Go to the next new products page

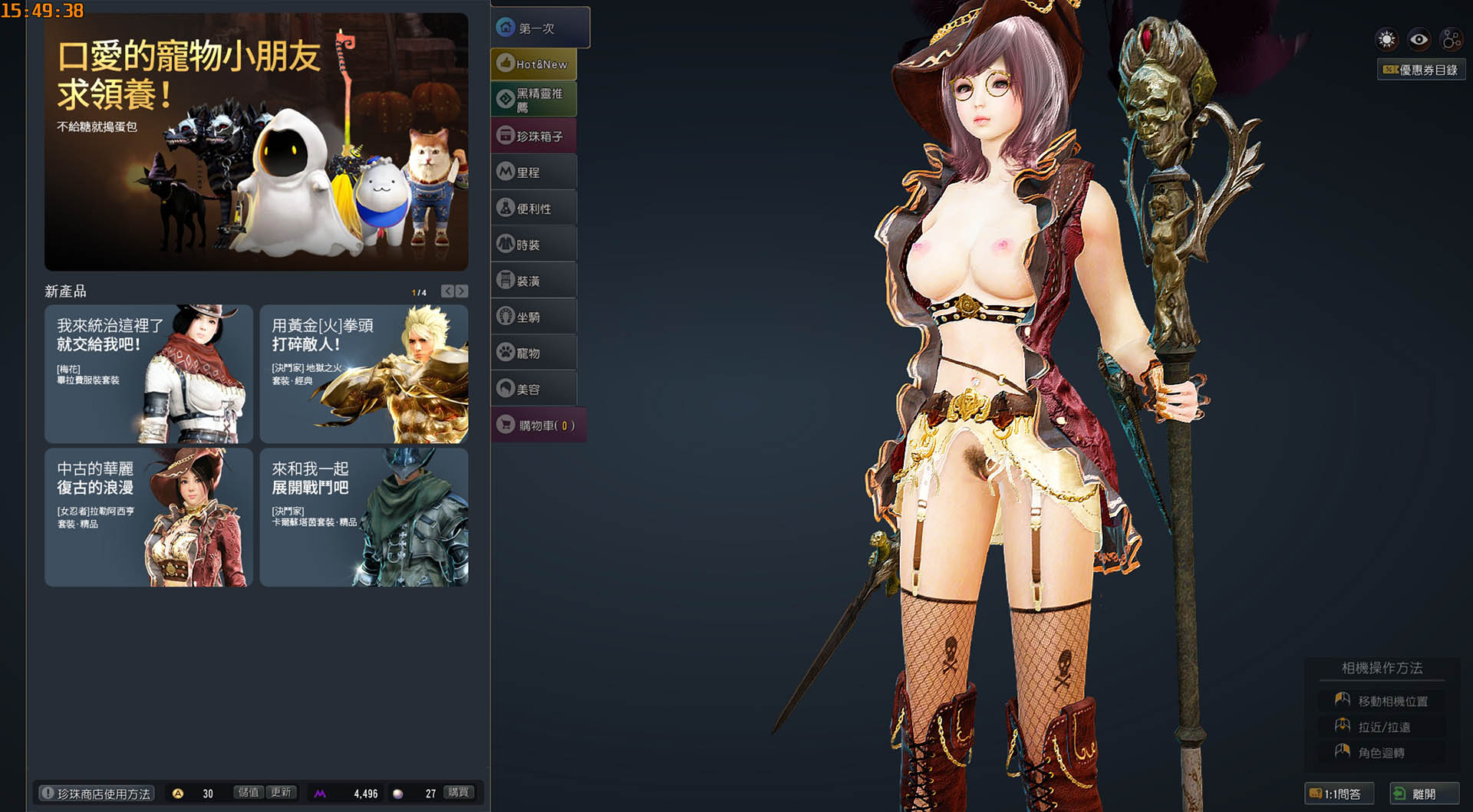click(462, 291)
